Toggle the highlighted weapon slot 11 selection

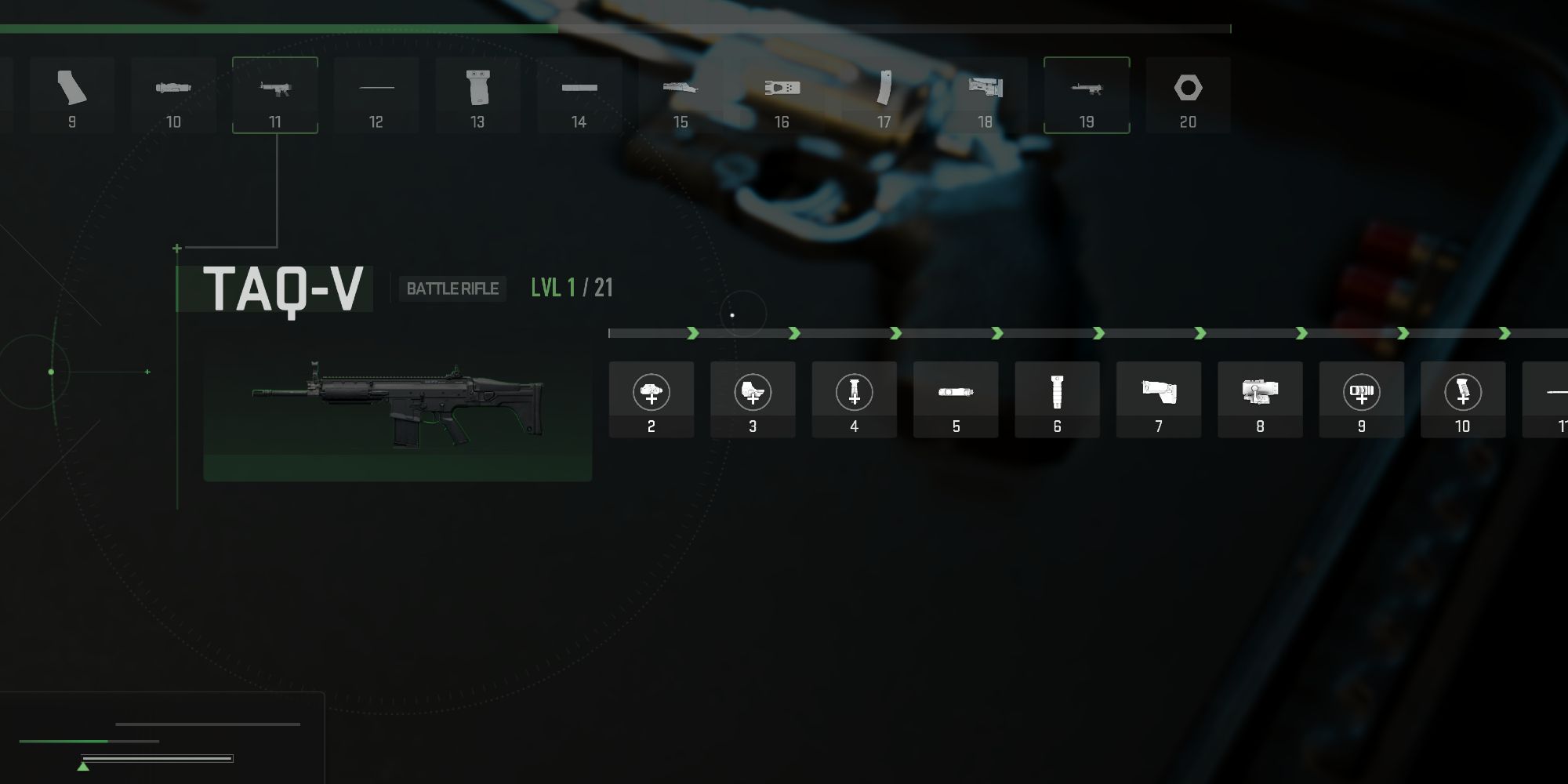275,94
